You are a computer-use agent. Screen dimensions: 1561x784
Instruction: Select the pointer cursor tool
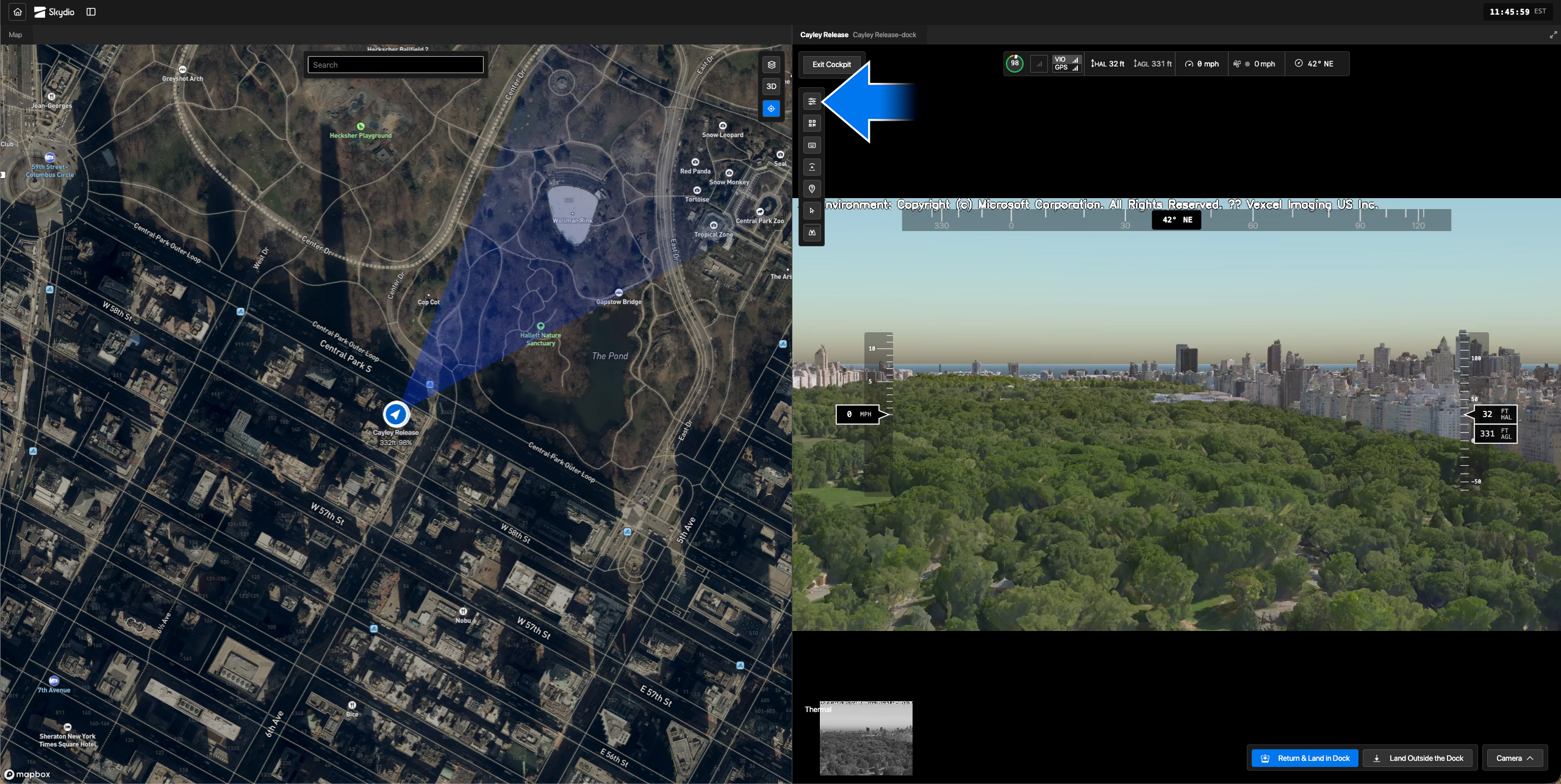811,210
